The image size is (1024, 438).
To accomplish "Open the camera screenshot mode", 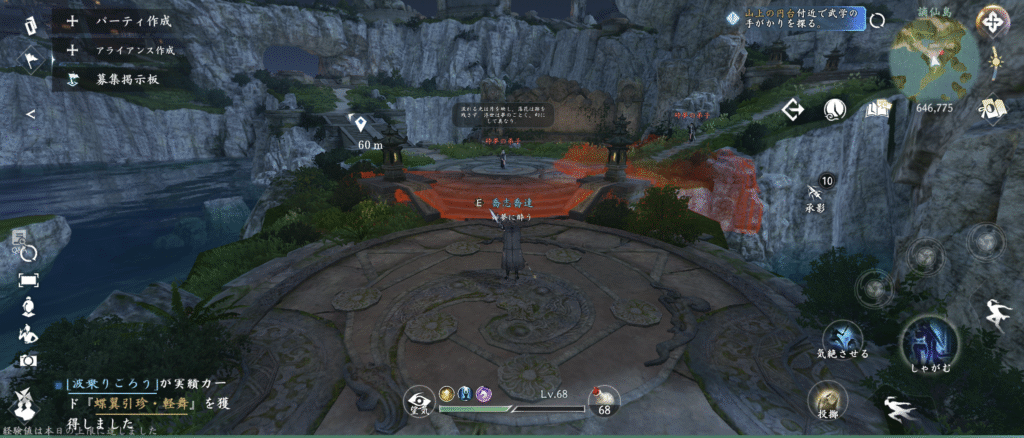I will [28, 360].
